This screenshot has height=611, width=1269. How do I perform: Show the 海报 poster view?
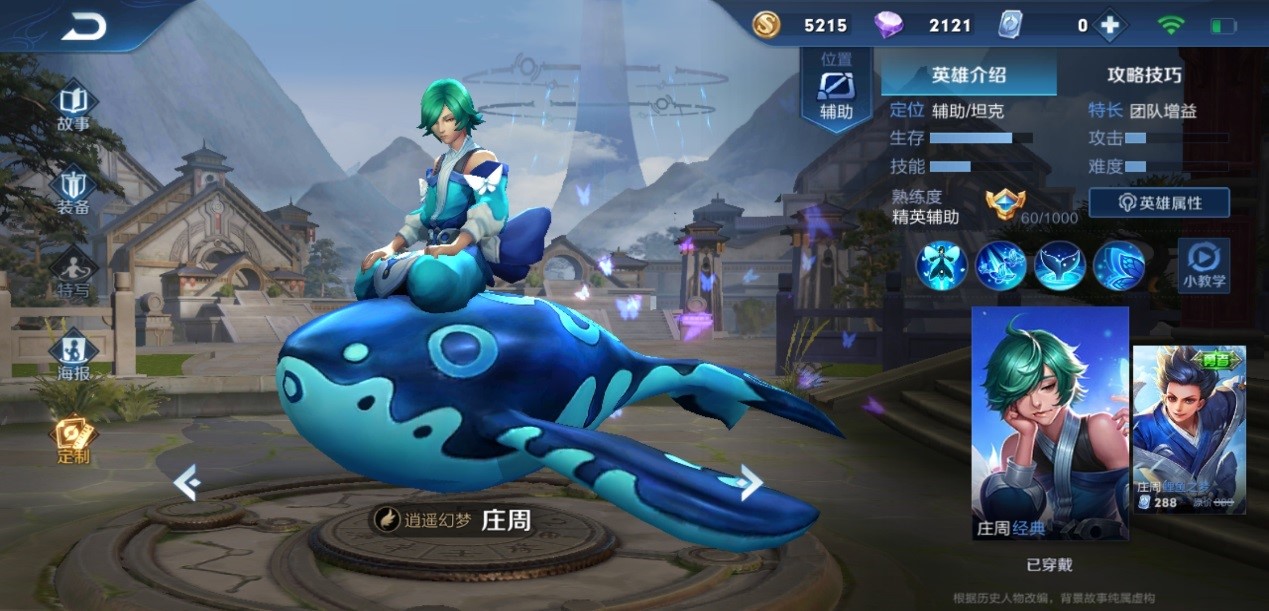pyautogui.click(x=73, y=356)
